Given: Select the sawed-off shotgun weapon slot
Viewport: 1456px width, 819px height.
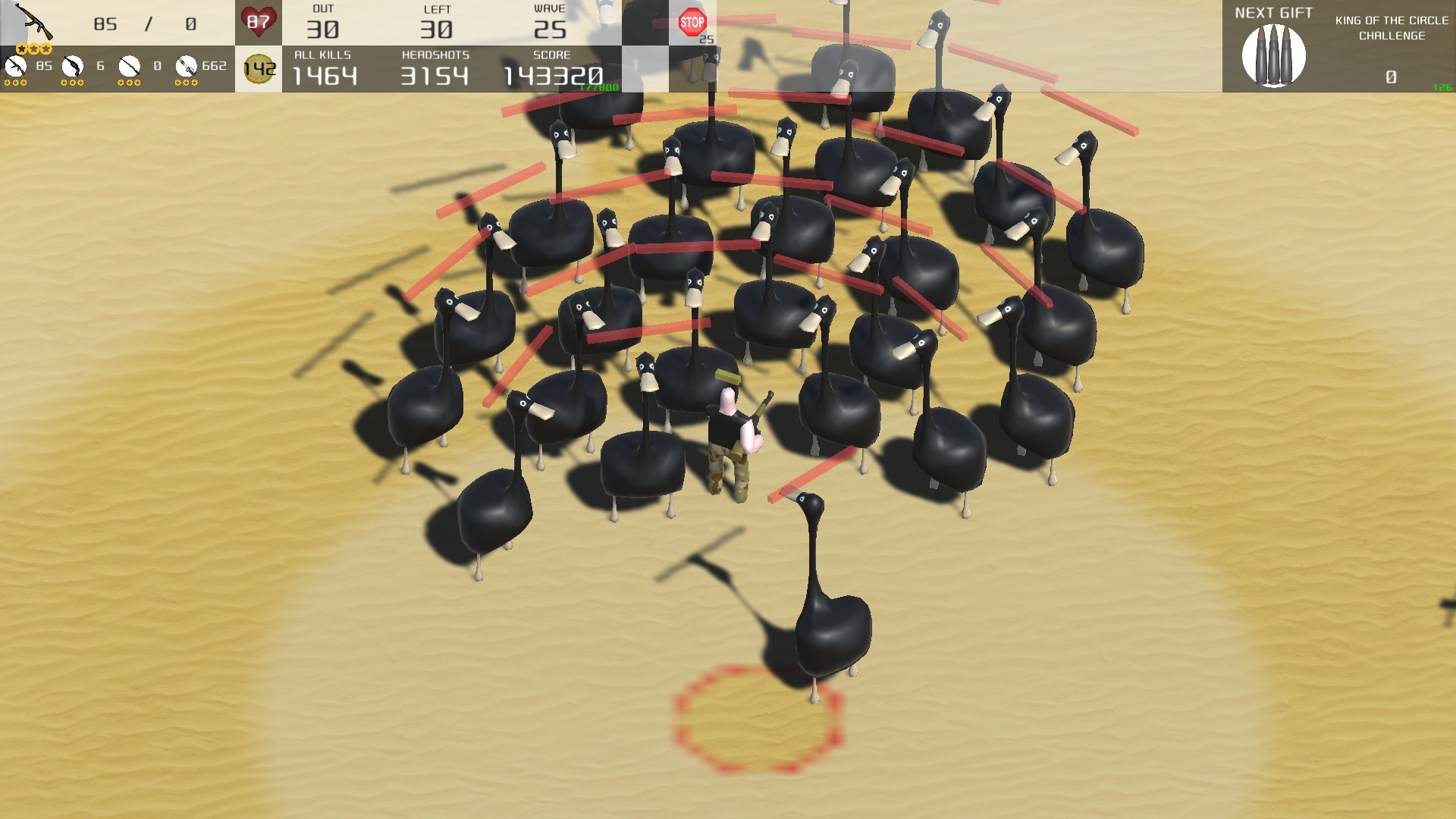Looking at the screenshot, I should (73, 65).
